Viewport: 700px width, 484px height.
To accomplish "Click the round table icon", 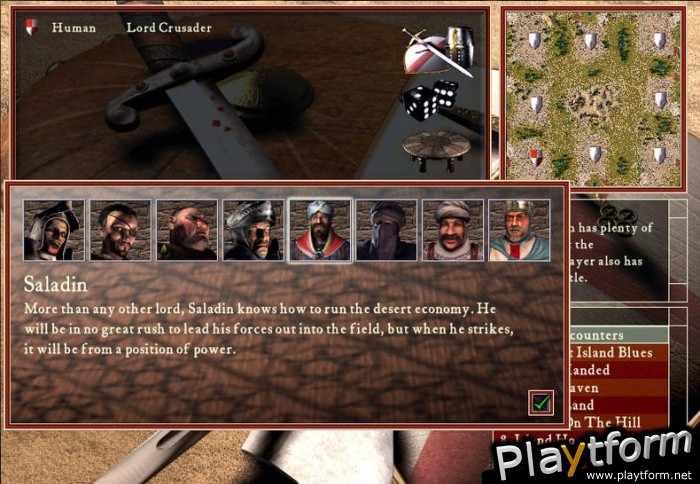I will [436, 148].
